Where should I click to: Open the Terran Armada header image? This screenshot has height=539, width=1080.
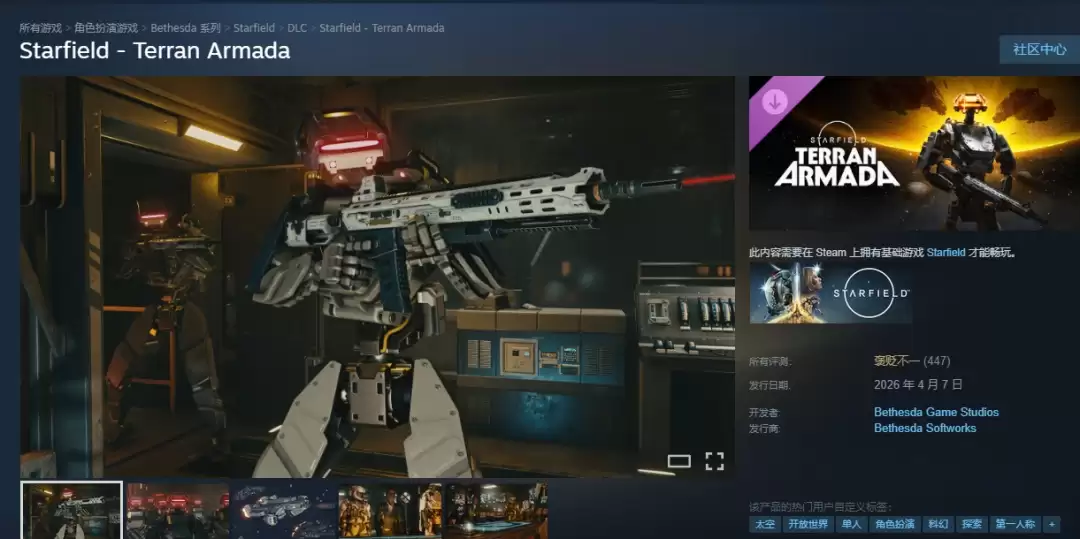point(914,153)
